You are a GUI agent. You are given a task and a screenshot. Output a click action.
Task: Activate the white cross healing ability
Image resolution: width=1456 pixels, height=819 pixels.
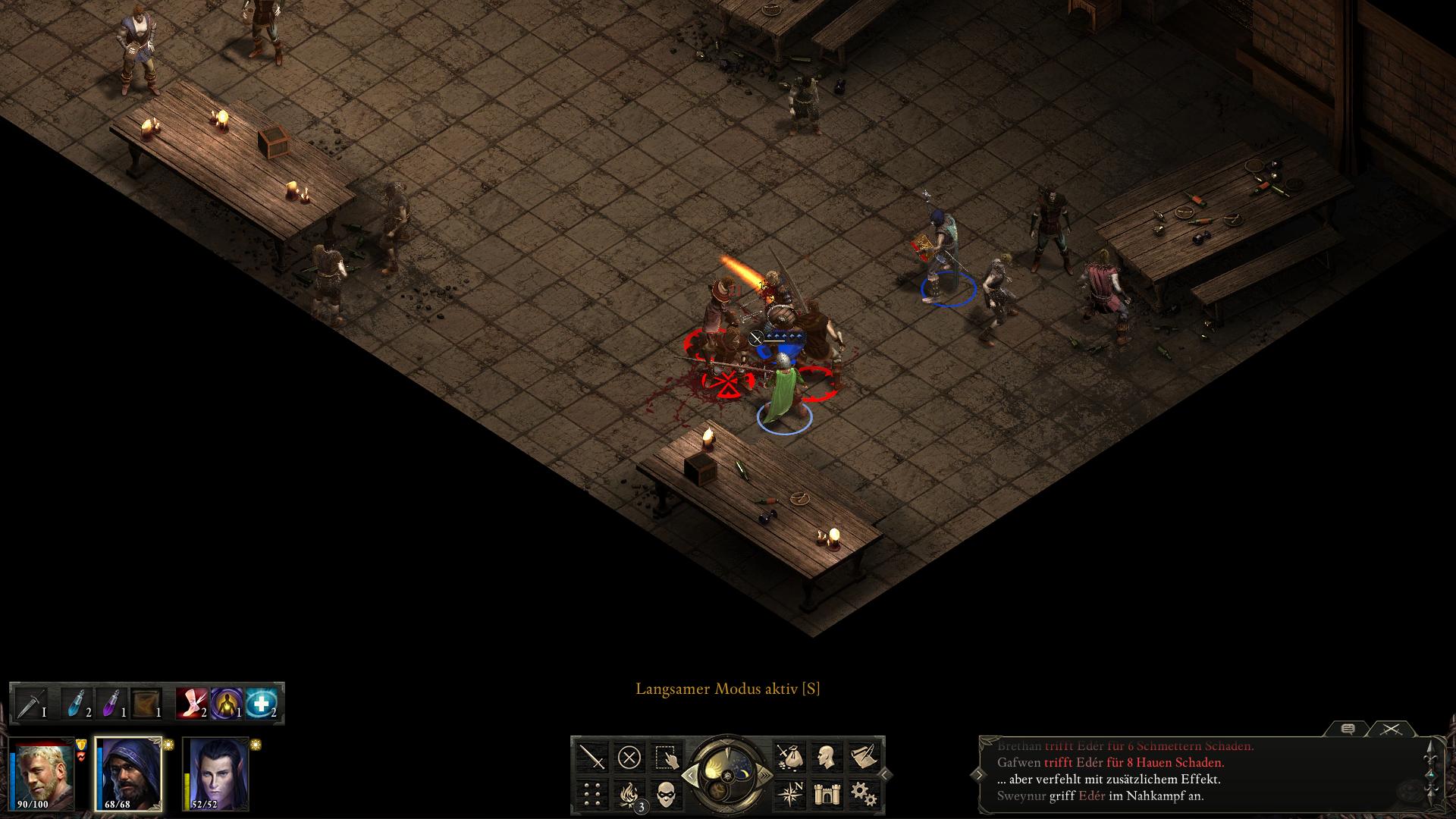point(261,704)
